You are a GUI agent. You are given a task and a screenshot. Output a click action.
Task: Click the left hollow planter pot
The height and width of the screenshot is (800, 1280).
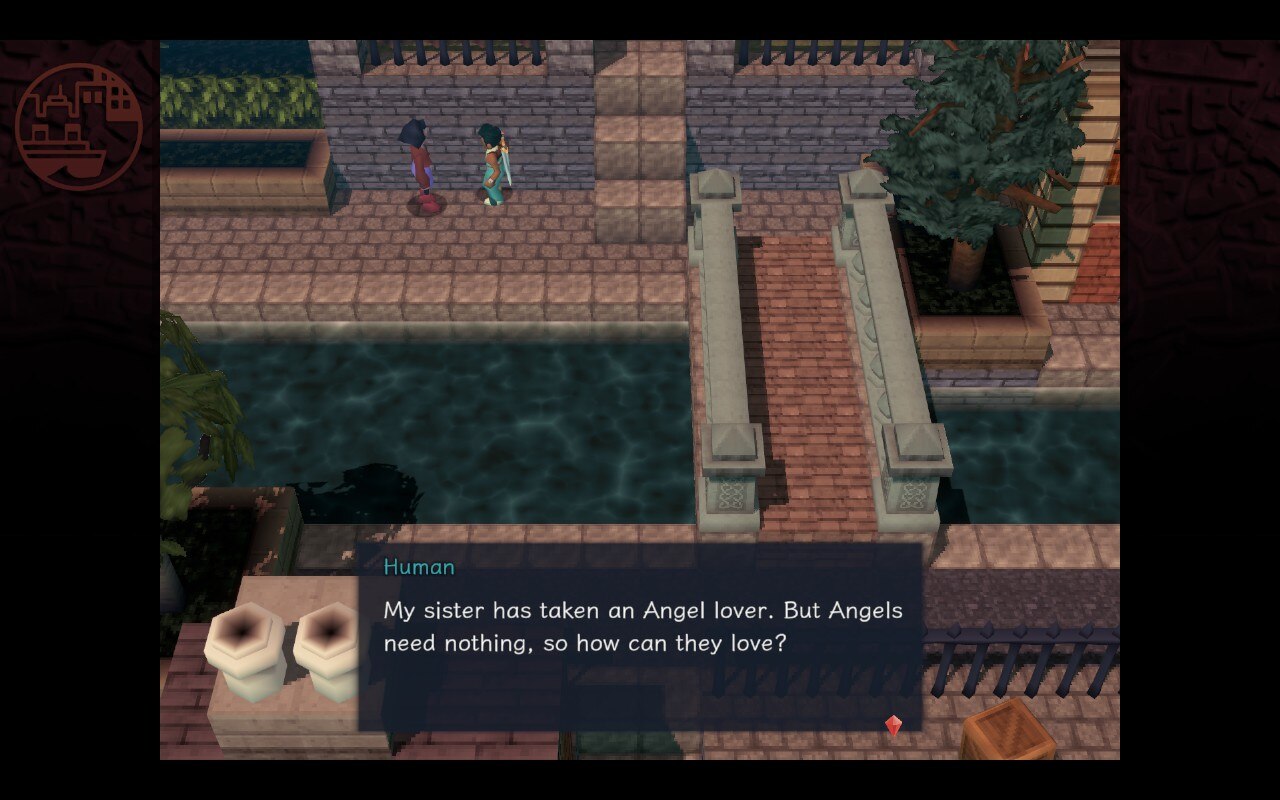(x=245, y=650)
